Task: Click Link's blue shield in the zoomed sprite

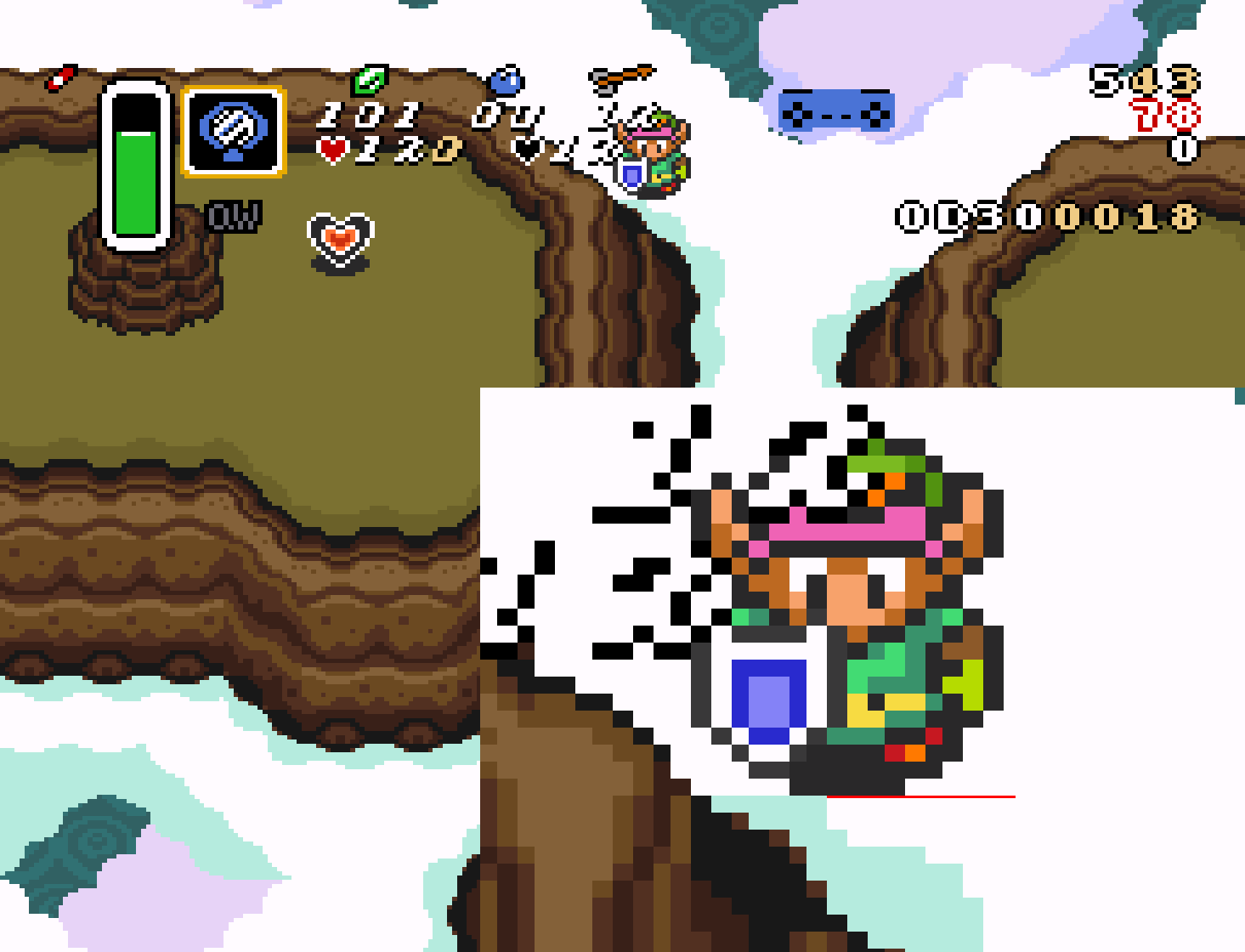Action: coord(769,697)
